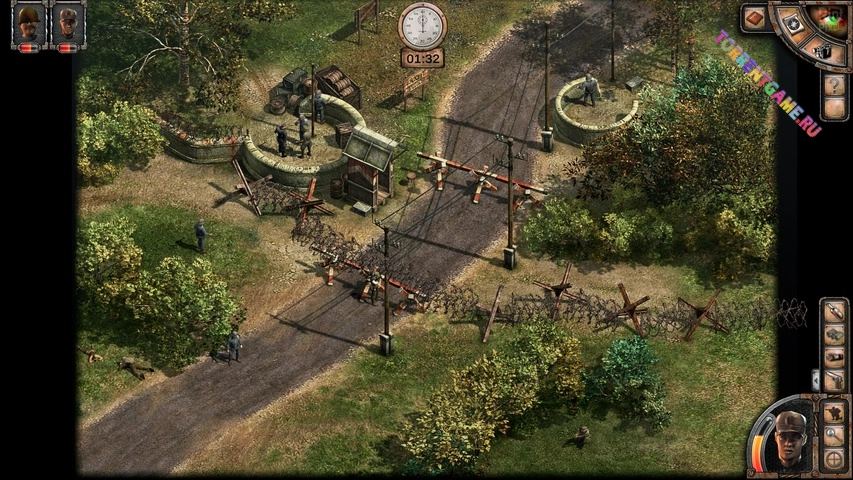853x480 pixels.
Task: Choose the rolled bundle item slot
Action: 834,357
